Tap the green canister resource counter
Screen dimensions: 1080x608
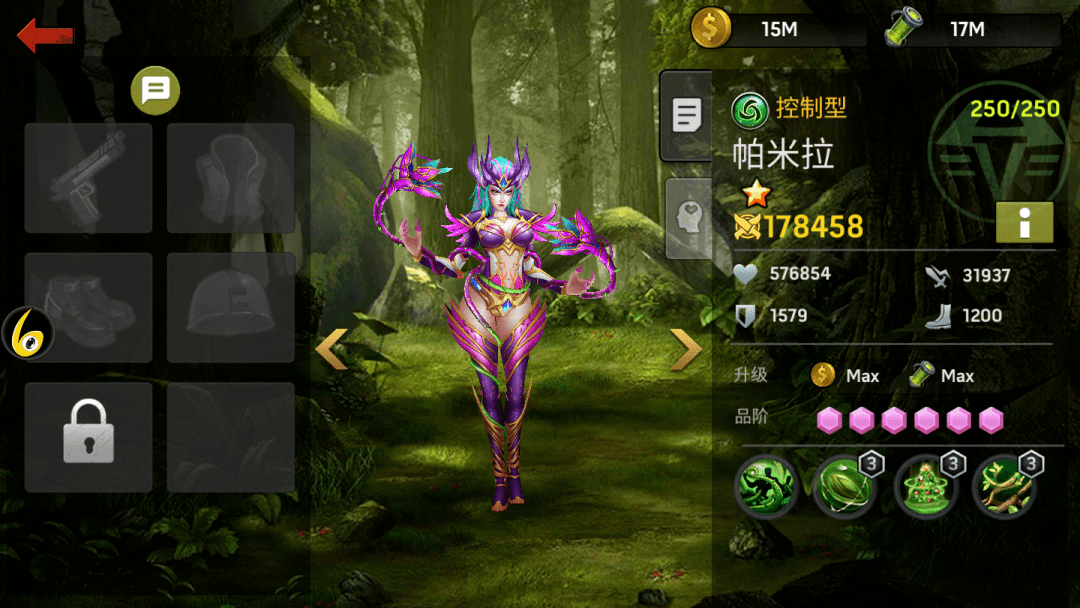972,30
